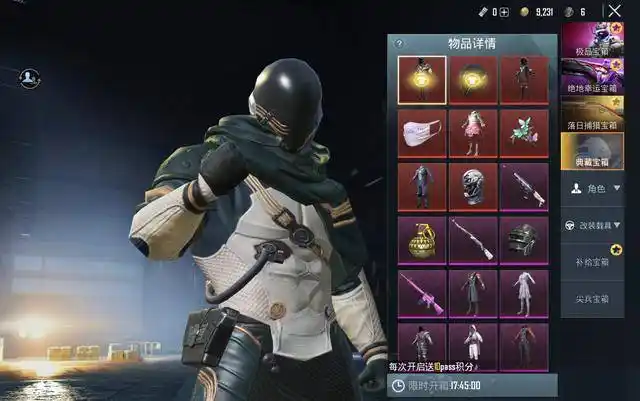Expand the 改装载具 vehicle dropdown
This screenshot has width=640, height=401.
599,225
